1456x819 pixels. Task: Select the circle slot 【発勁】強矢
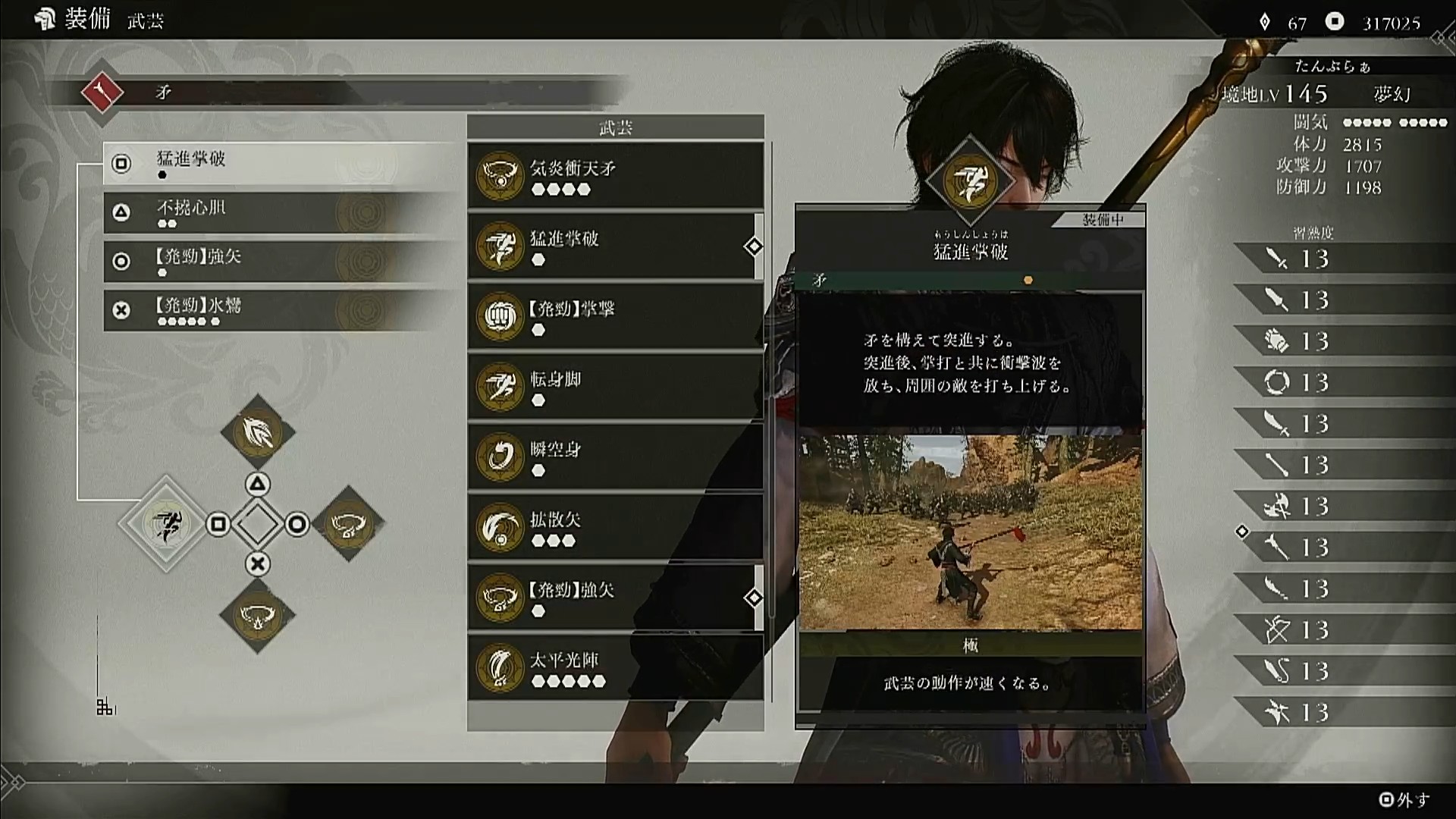click(x=281, y=261)
